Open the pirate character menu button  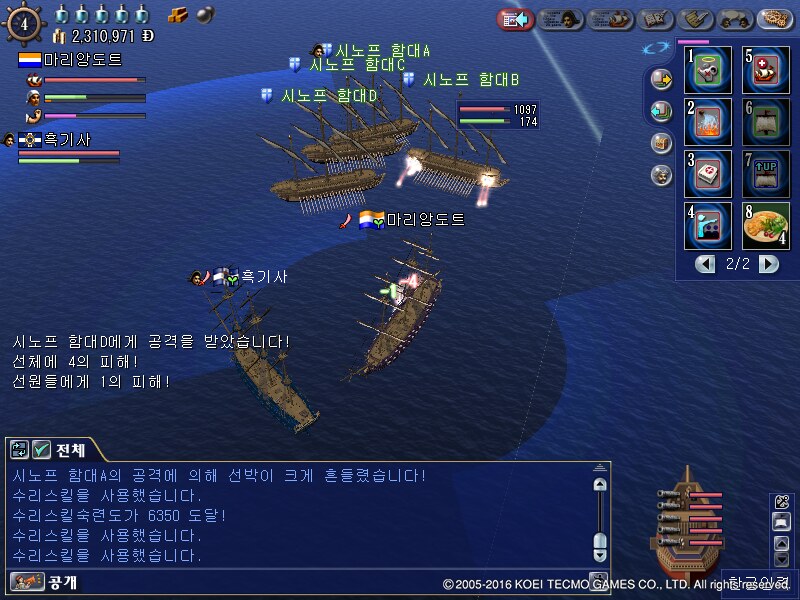coord(562,19)
